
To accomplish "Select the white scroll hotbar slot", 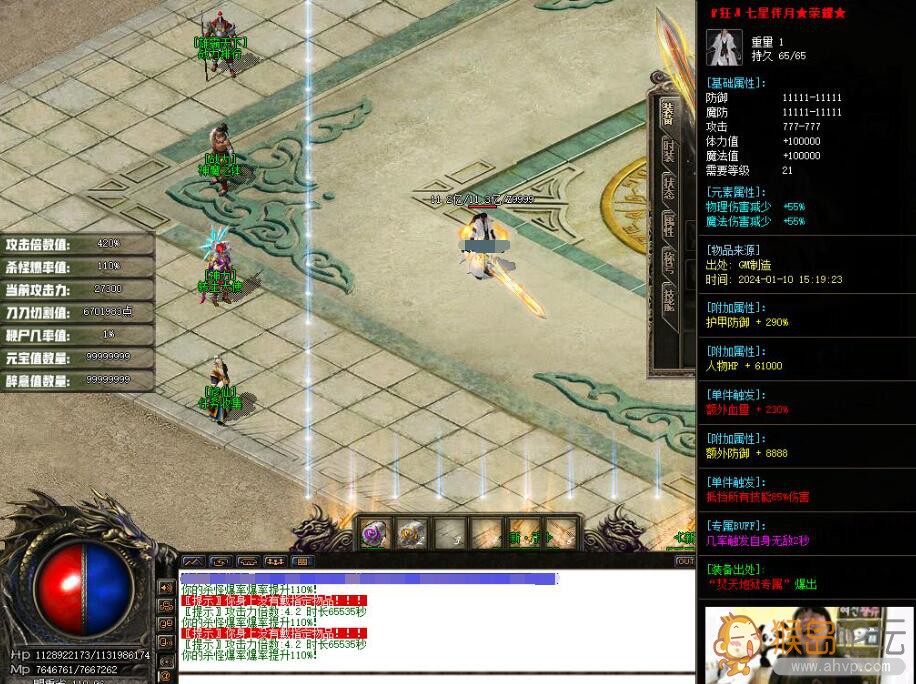I will point(411,534).
